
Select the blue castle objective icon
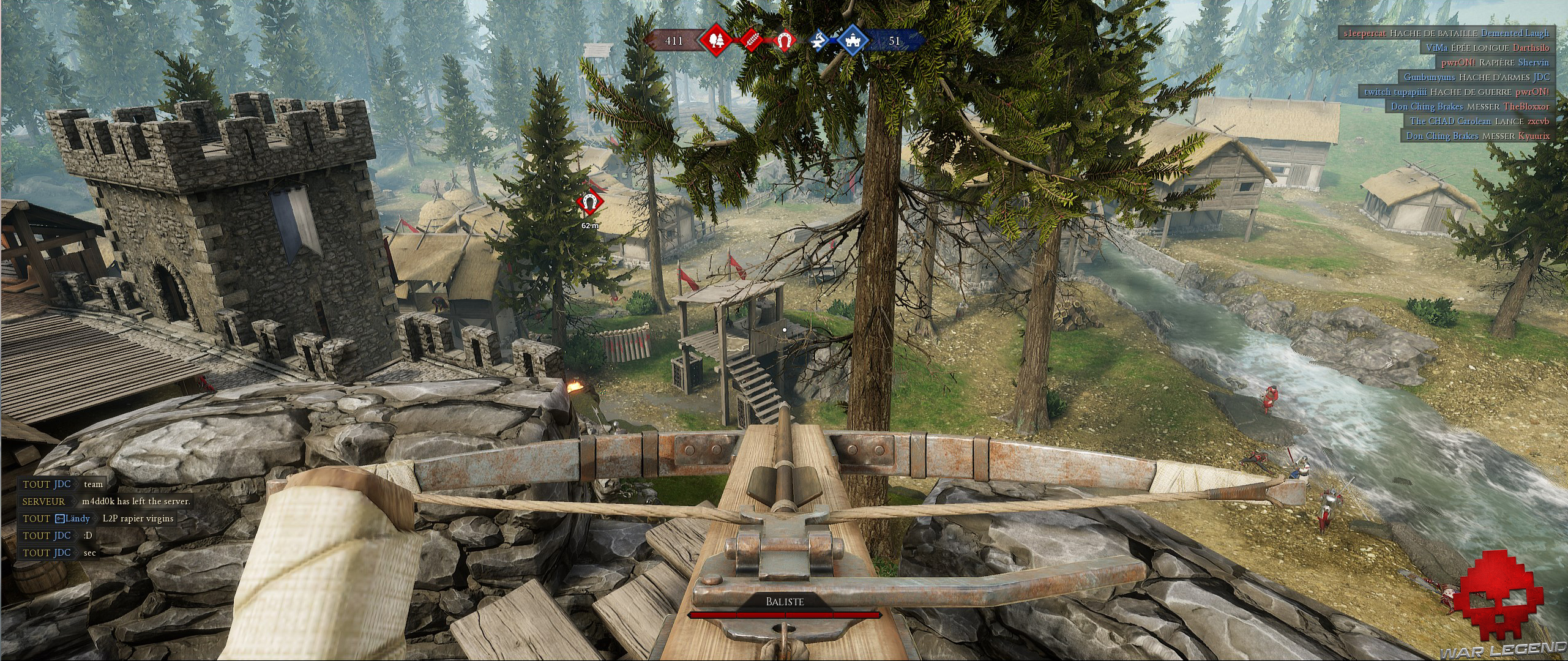[853, 40]
